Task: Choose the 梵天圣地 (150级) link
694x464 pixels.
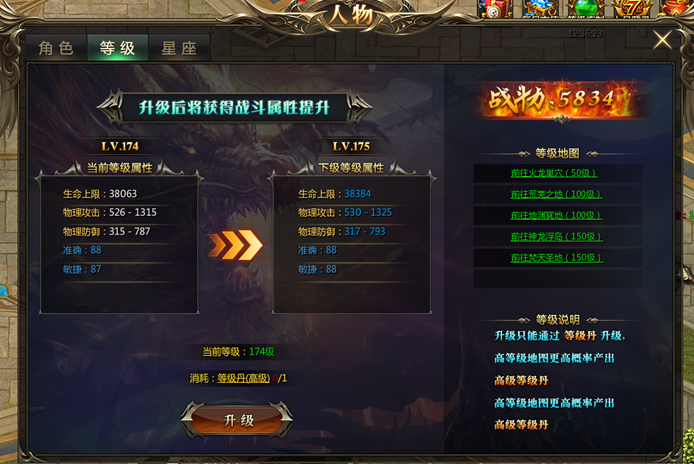Action: 556,258
